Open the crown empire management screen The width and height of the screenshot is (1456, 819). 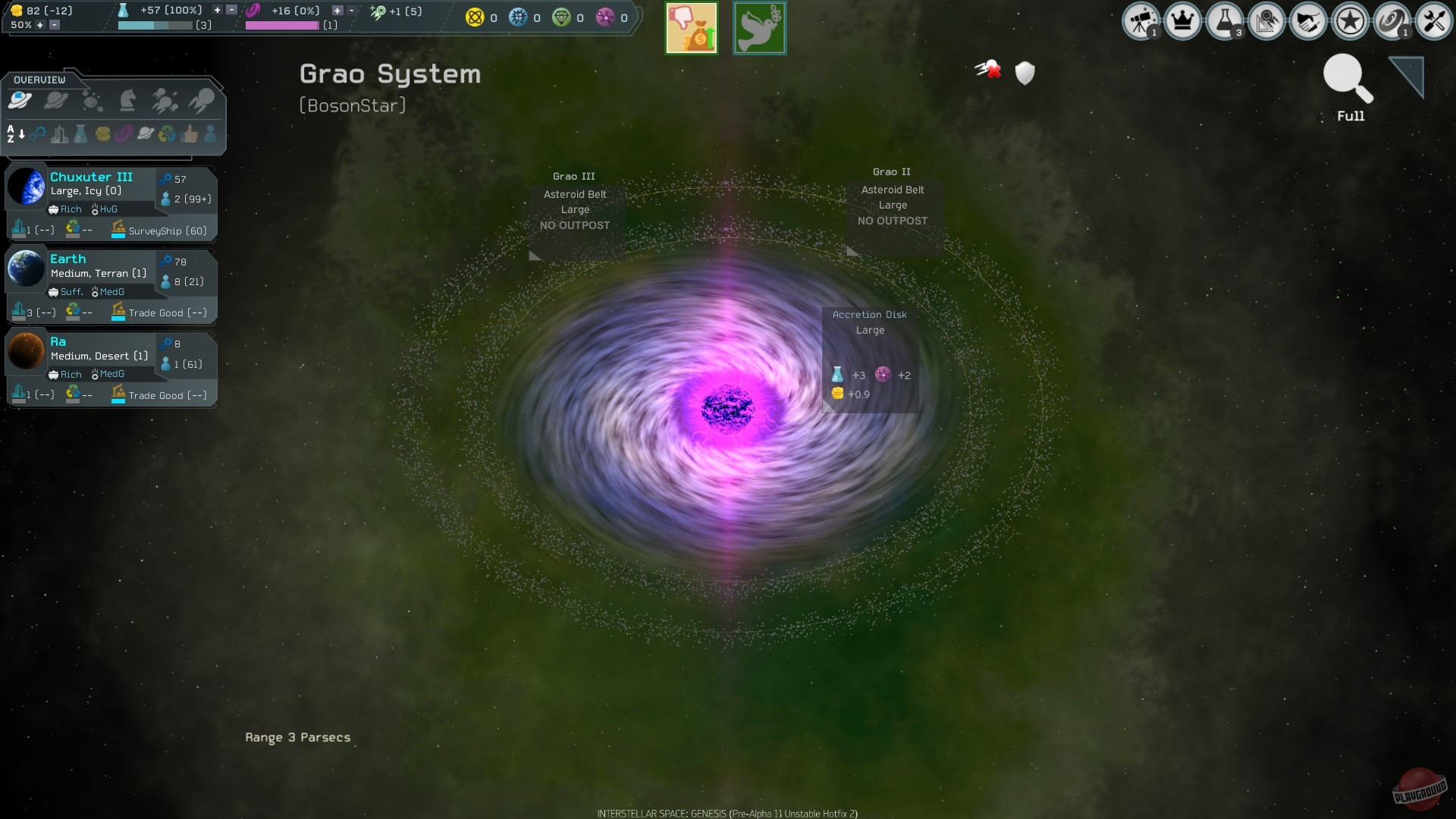1184,21
